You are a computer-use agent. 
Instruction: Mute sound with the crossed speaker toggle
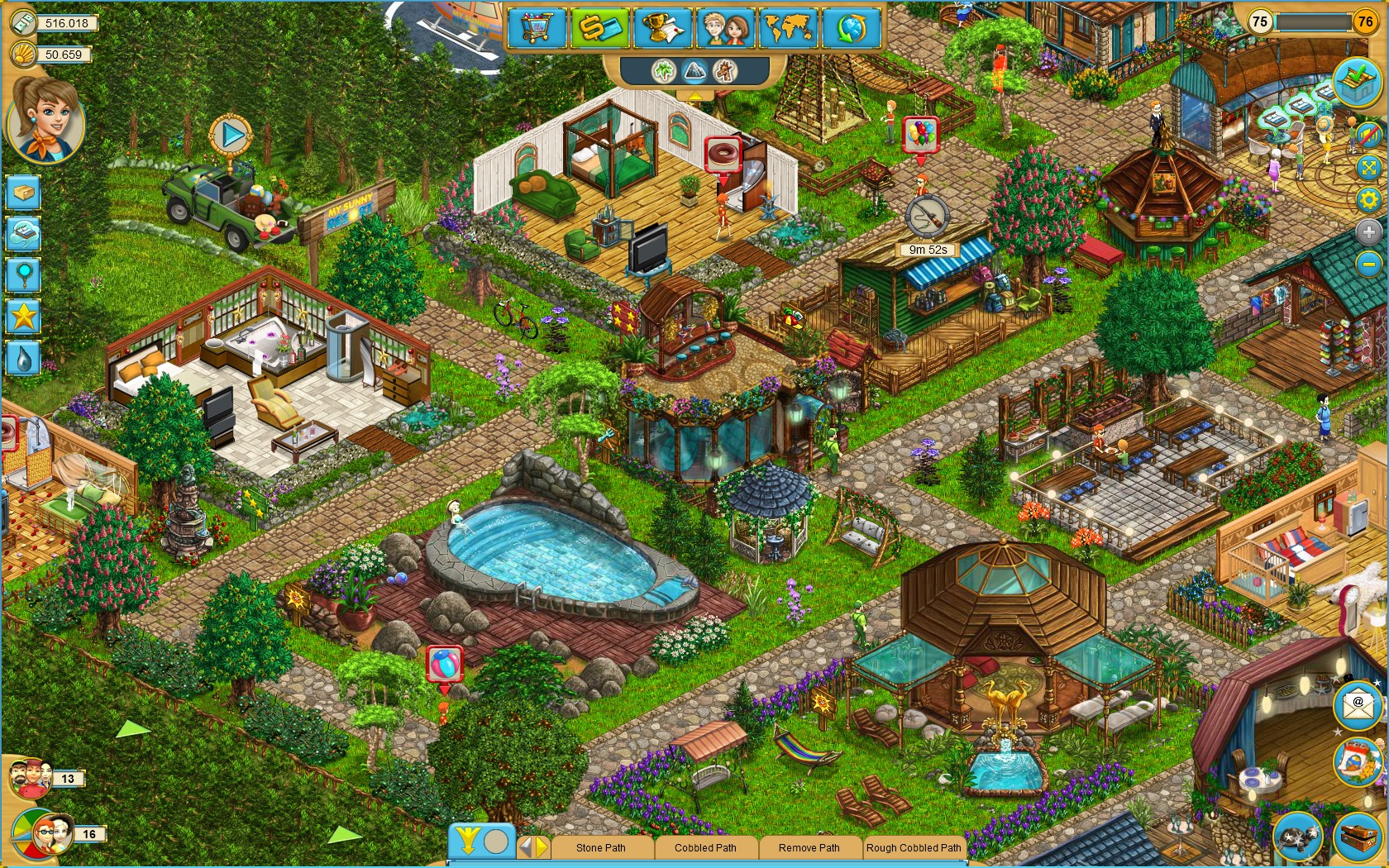(1368, 135)
